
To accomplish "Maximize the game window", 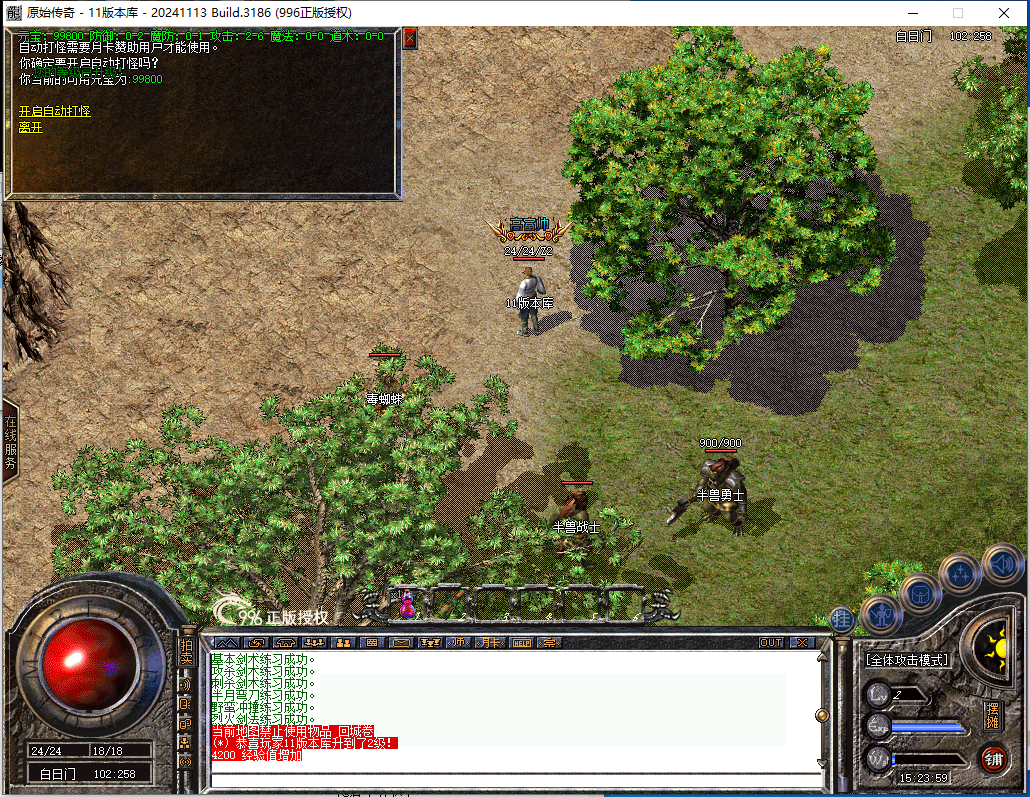I will 957,13.
